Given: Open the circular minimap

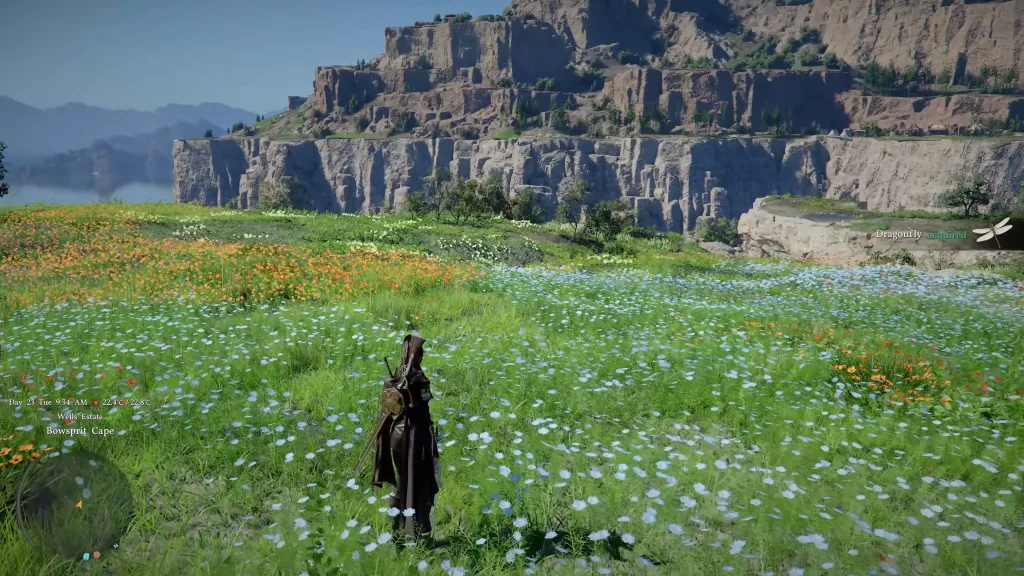Looking at the screenshot, I should coord(74,504).
